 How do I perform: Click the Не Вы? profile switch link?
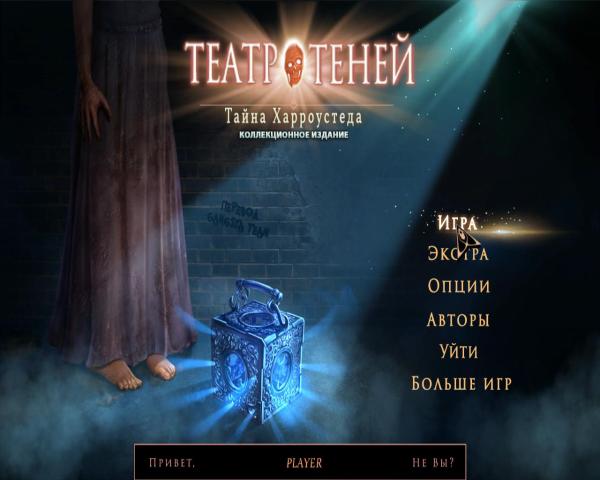click(433, 464)
